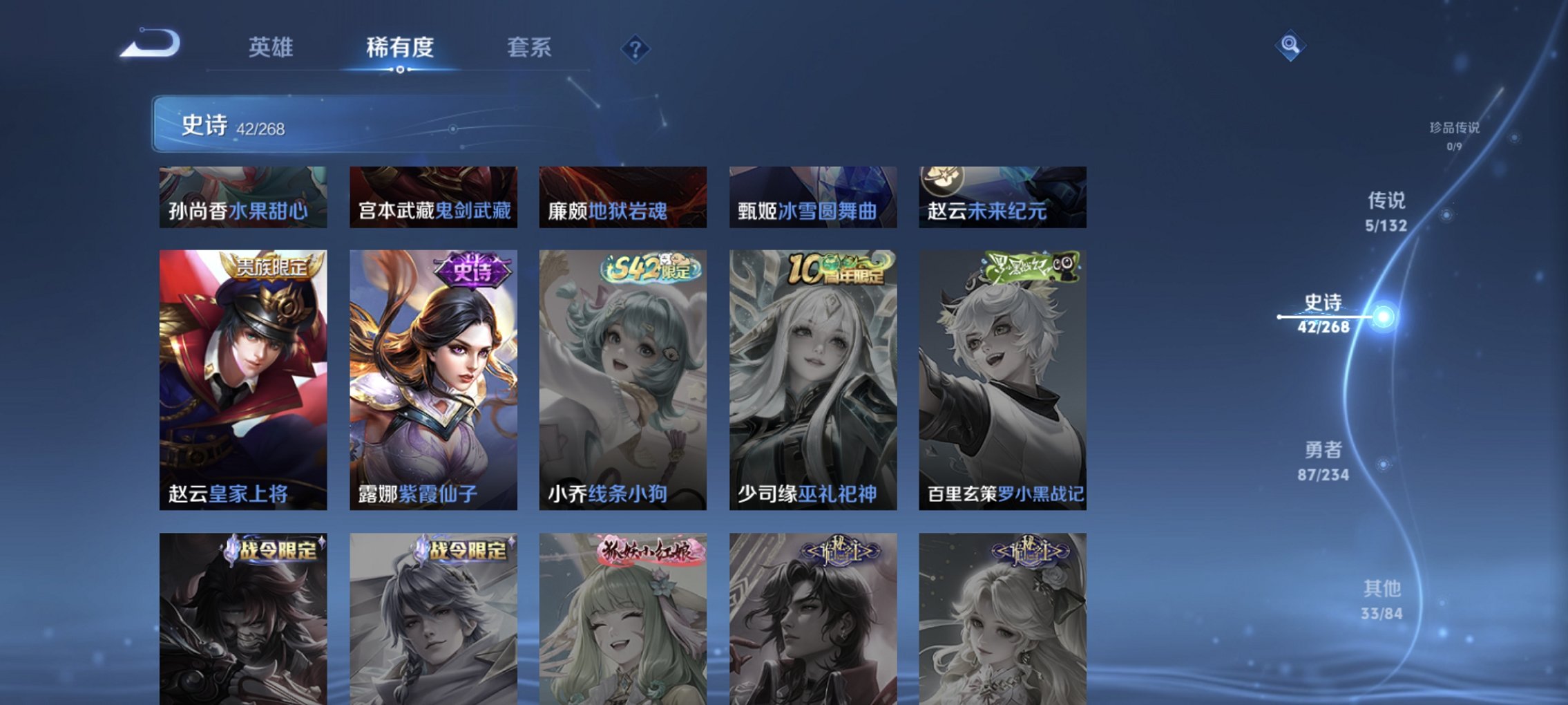Open help via the question mark icon

tap(636, 48)
